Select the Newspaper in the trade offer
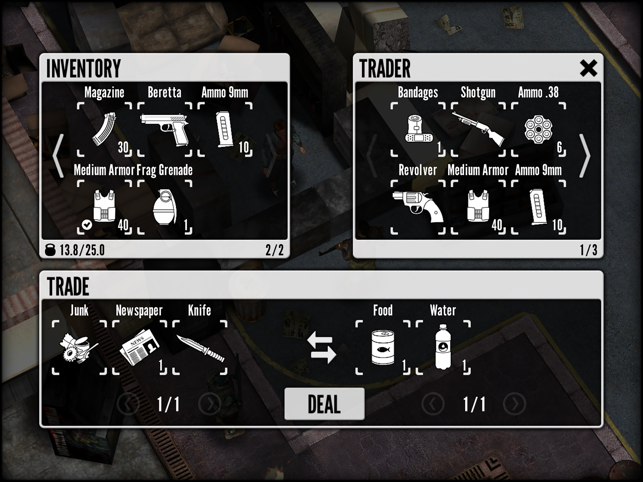643x482 pixels. (138, 347)
